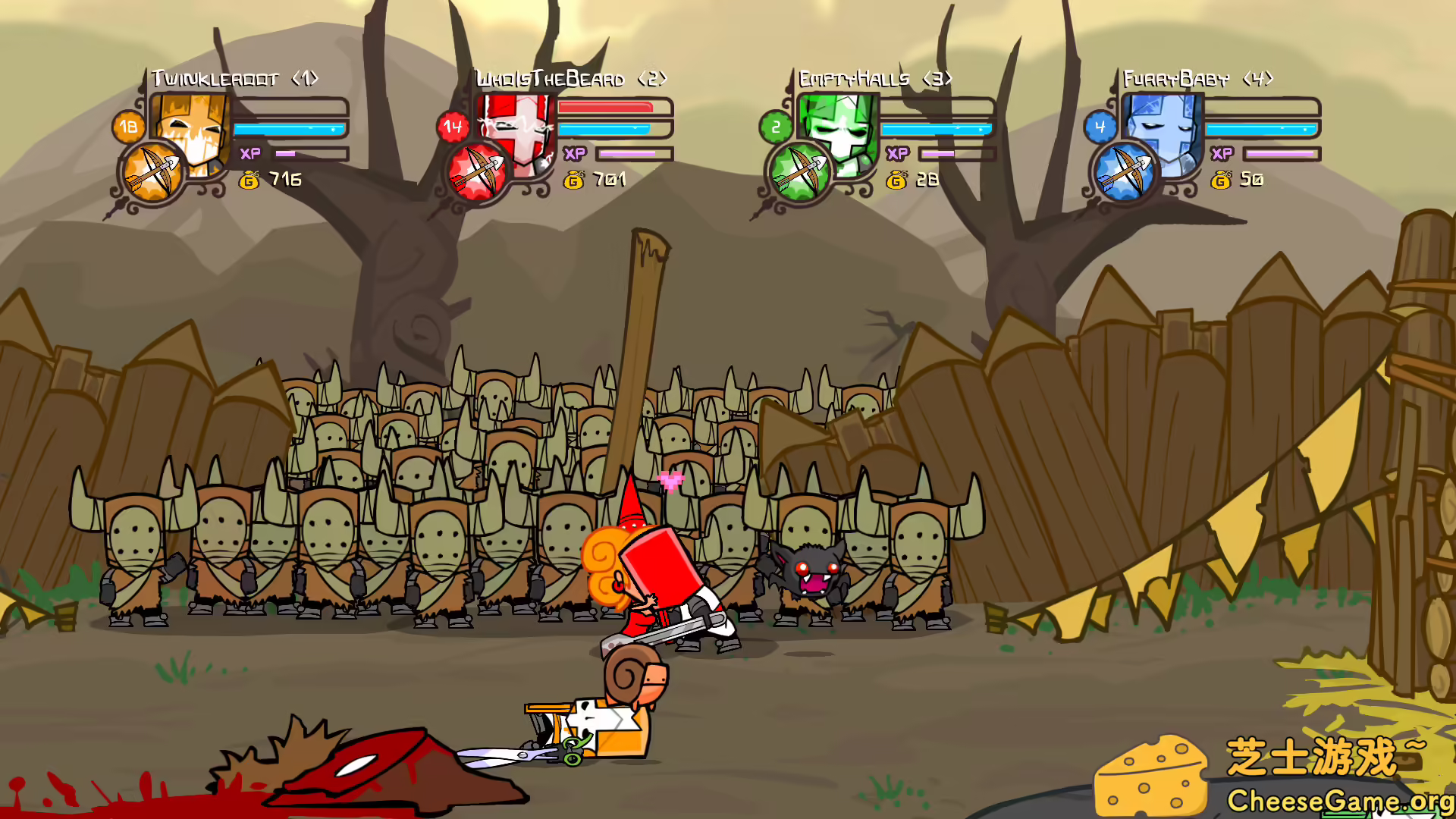Click the player name TwinkleRoot <1>

coord(234,77)
